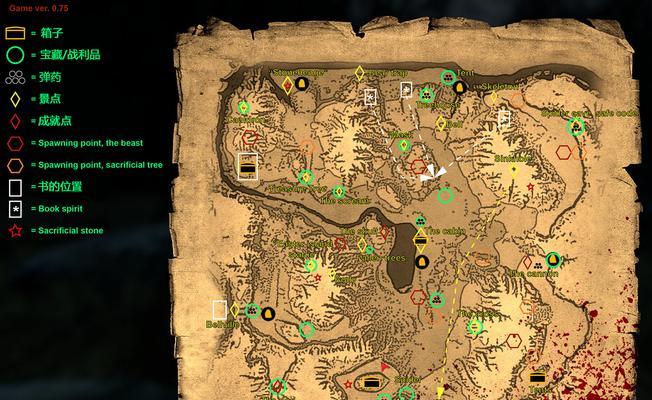Pick the red diamond achievement legend entry
Image resolution: width=652 pixels, height=400 pixels.
(x=15, y=121)
